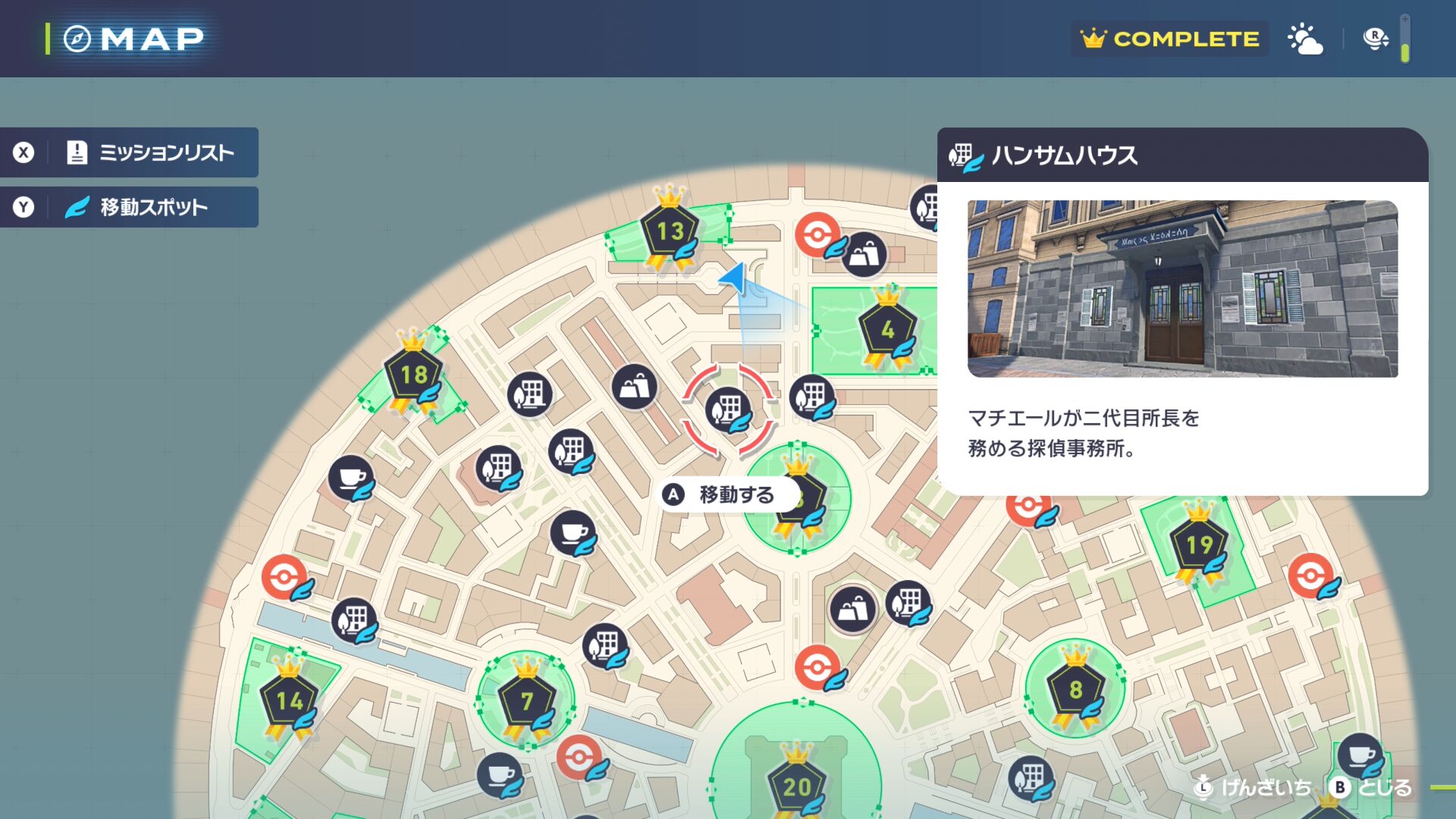The height and width of the screenshot is (819, 1456).
Task: Click the ハンサムハウス building preview image
Action: pyautogui.click(x=1182, y=289)
